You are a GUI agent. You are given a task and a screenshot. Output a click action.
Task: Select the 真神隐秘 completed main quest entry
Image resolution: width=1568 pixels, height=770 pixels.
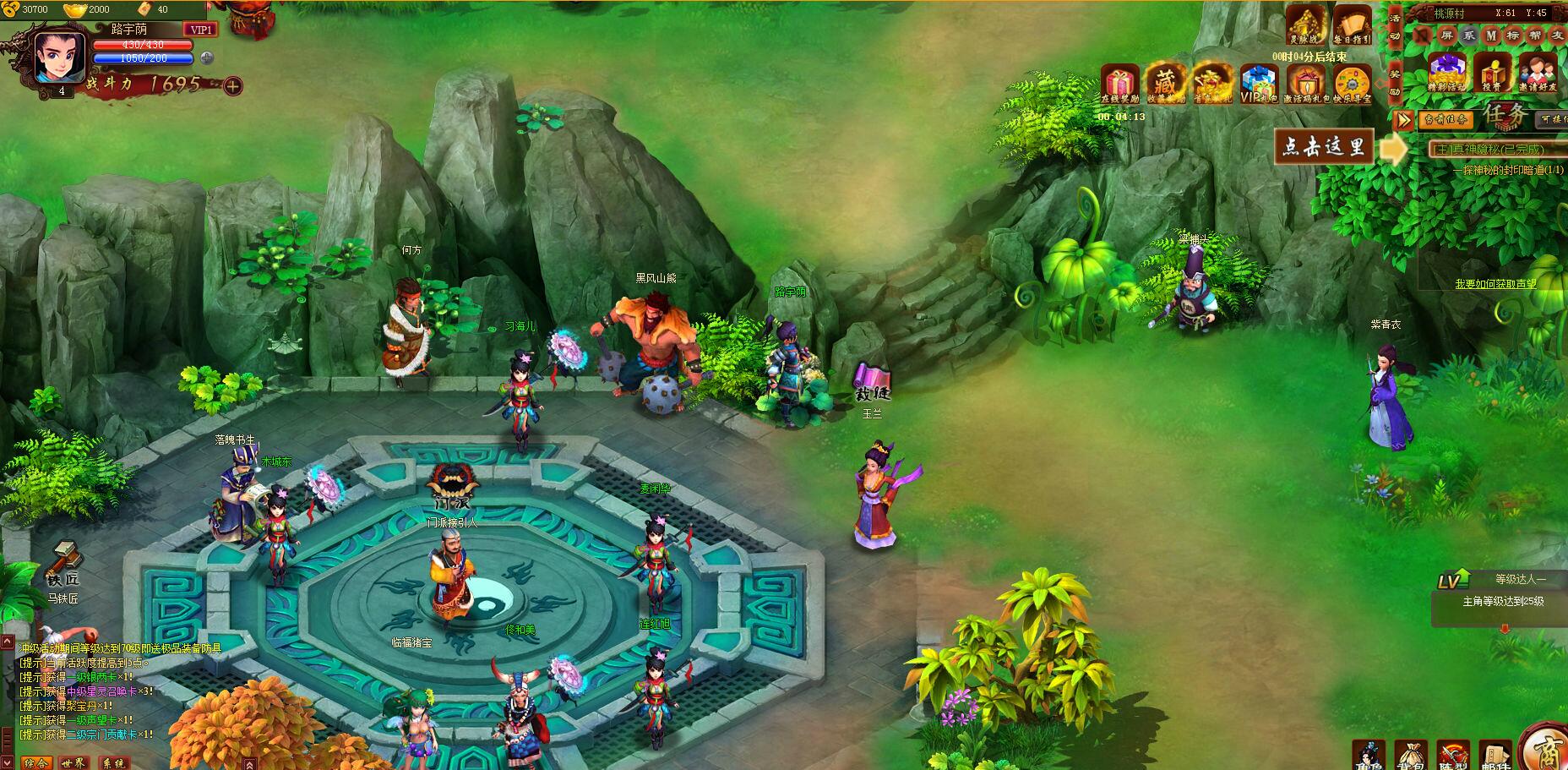point(1494,149)
